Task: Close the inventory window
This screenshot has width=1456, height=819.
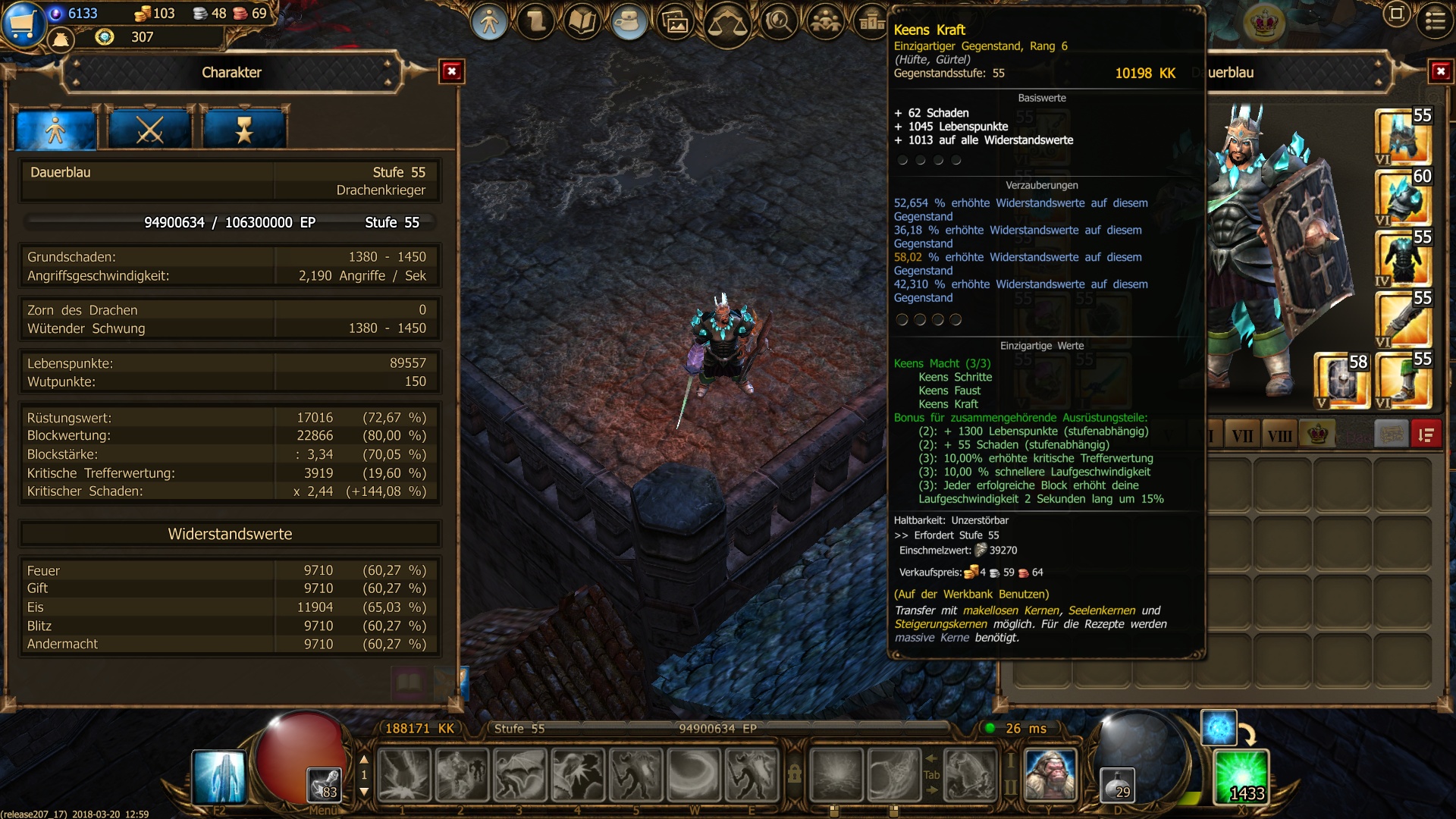Action: tap(1440, 72)
